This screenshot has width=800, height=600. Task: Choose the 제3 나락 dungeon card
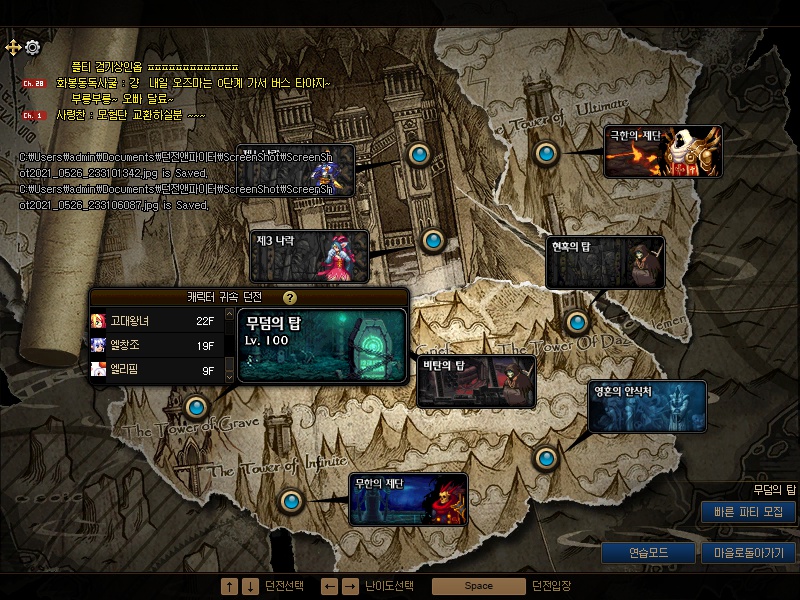click(309, 255)
